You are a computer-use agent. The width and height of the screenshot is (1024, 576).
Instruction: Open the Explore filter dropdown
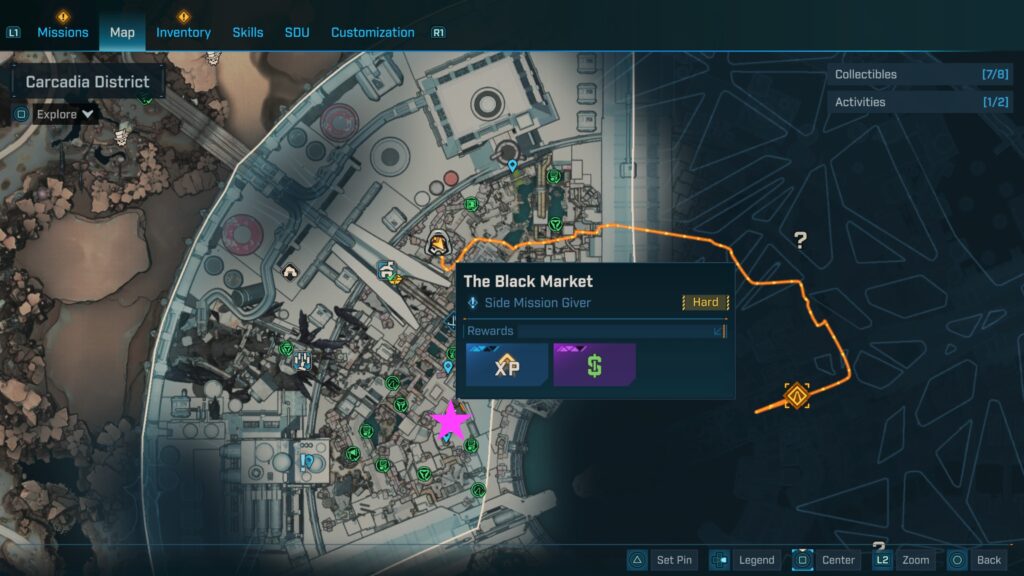[66, 114]
